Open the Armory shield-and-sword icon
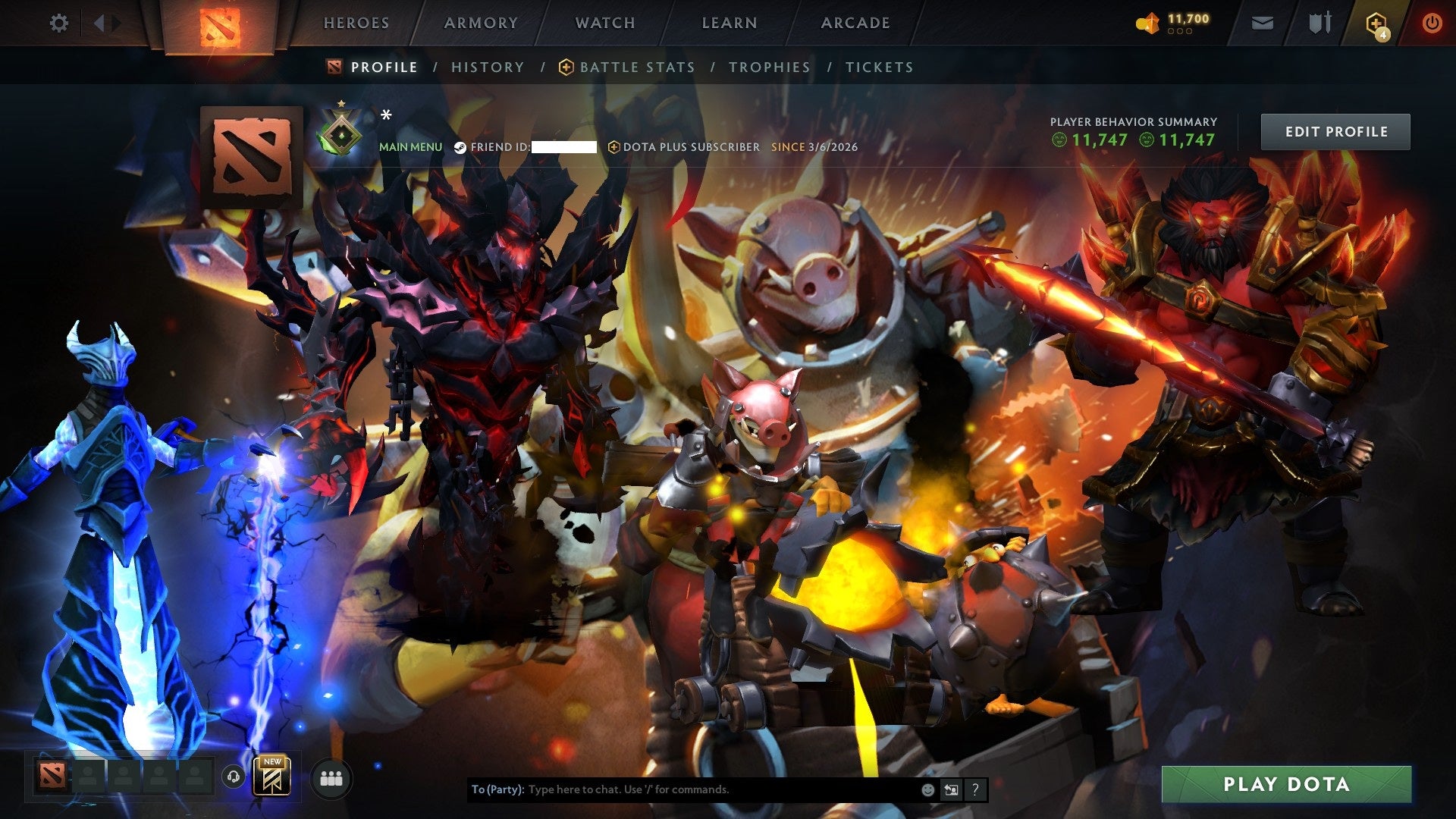This screenshot has height=819, width=1456. [1319, 23]
